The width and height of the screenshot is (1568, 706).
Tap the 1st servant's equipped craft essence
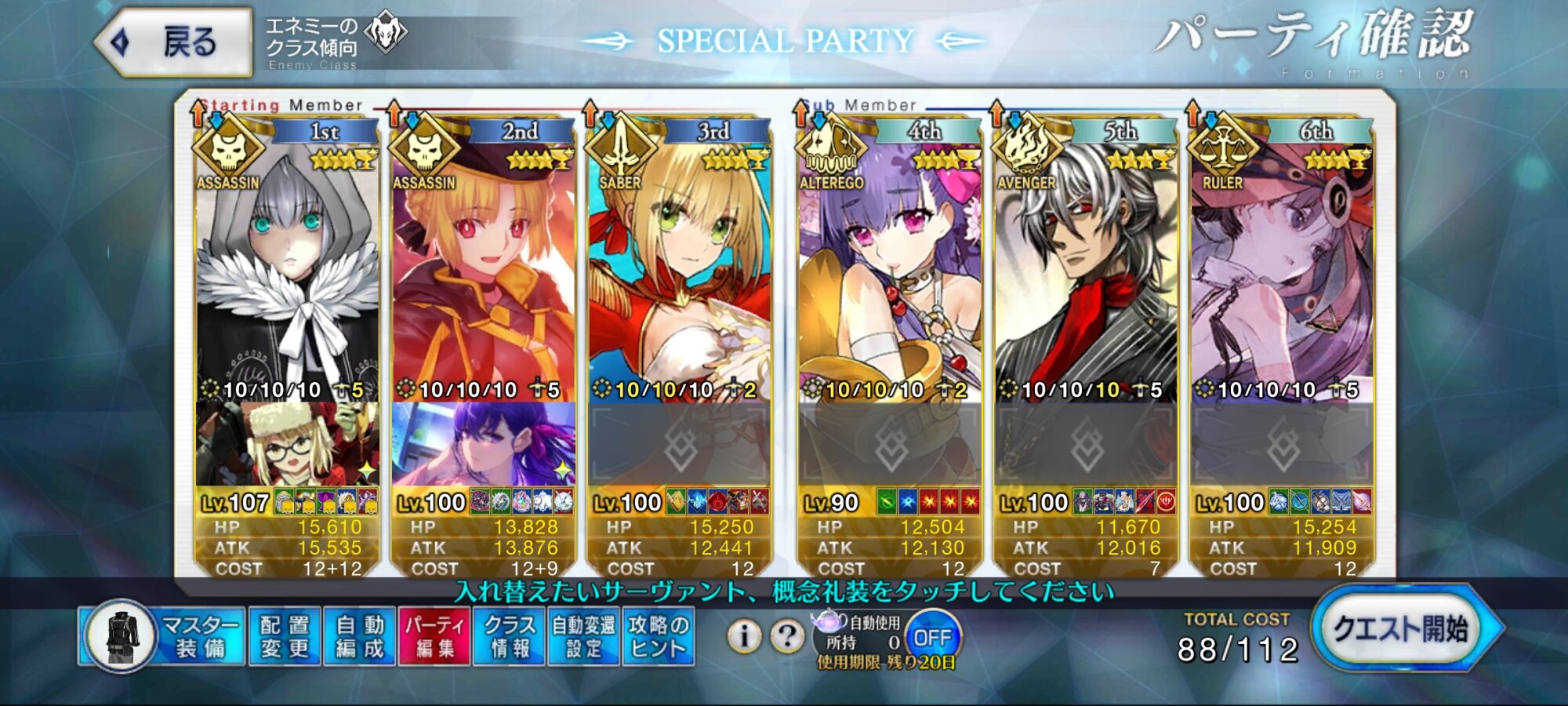click(x=287, y=444)
